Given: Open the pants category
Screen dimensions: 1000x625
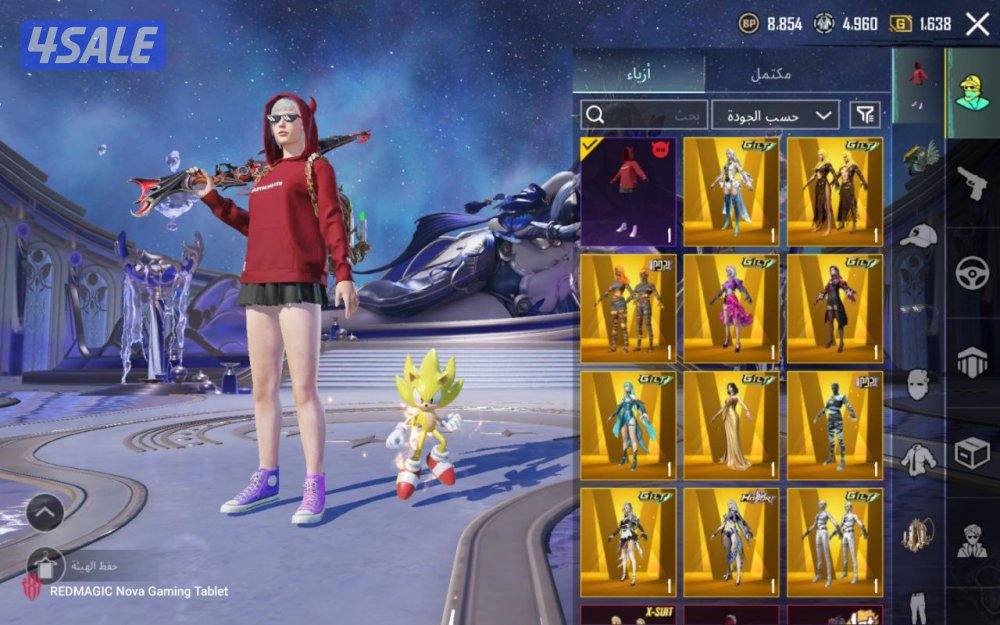Looking at the screenshot, I should [918, 605].
